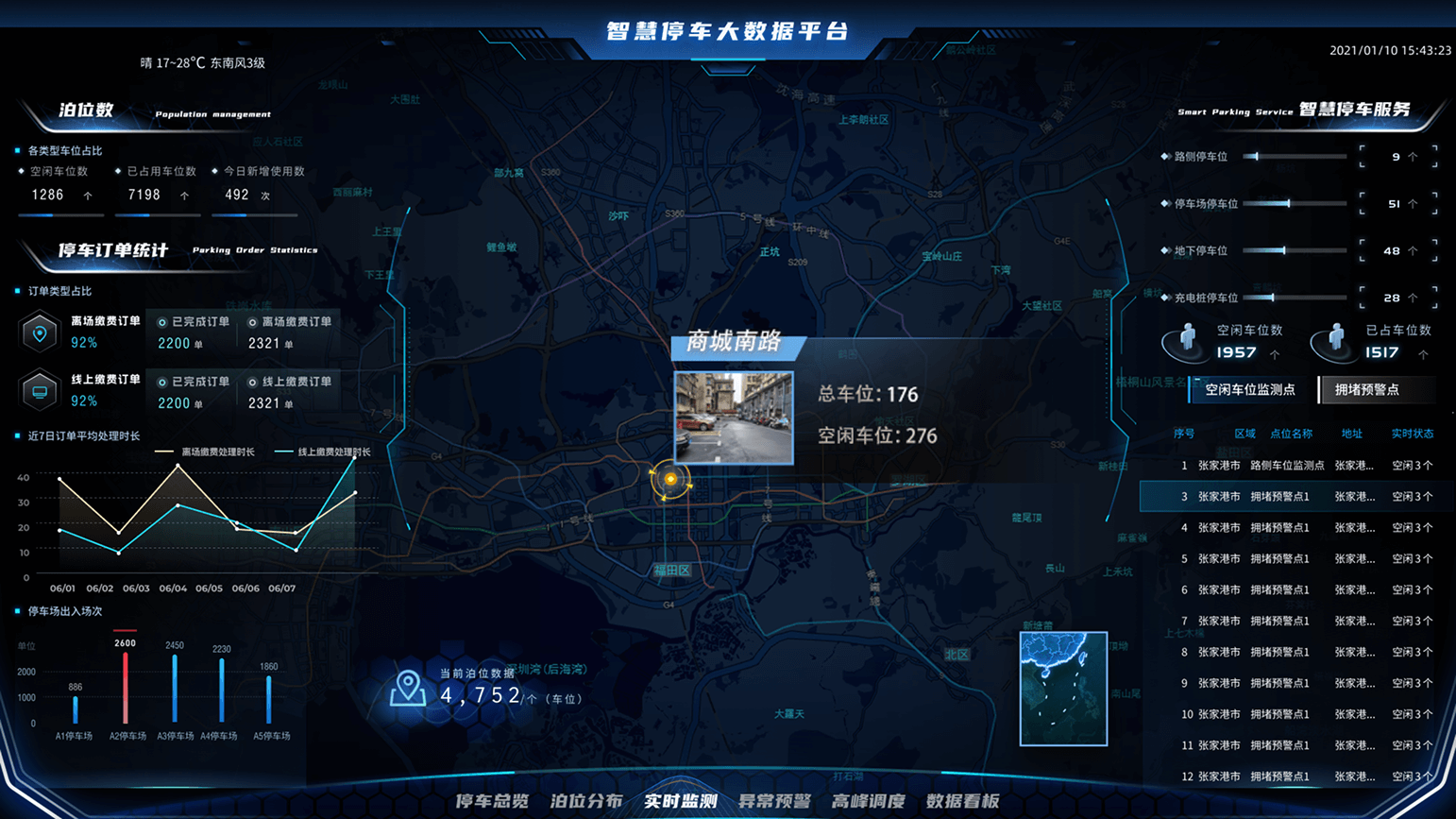Viewport: 1456px width, 819px height.
Task: Select the 拥堵预警点 list tab
Action: click(1366, 389)
